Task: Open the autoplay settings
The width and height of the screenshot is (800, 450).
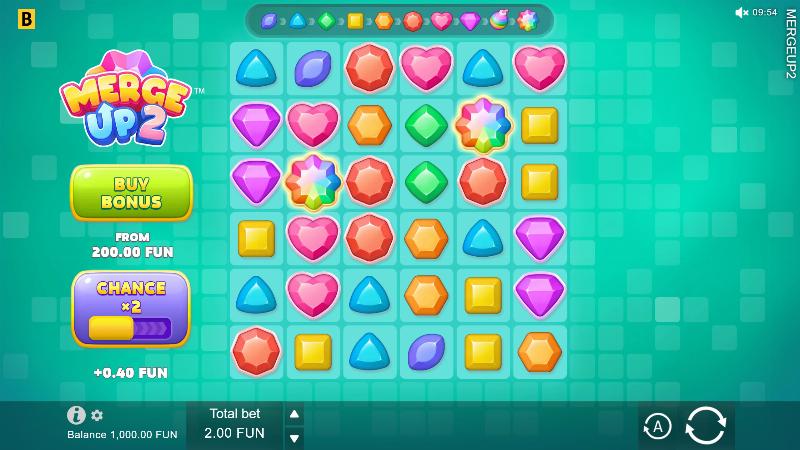Action: tap(656, 426)
